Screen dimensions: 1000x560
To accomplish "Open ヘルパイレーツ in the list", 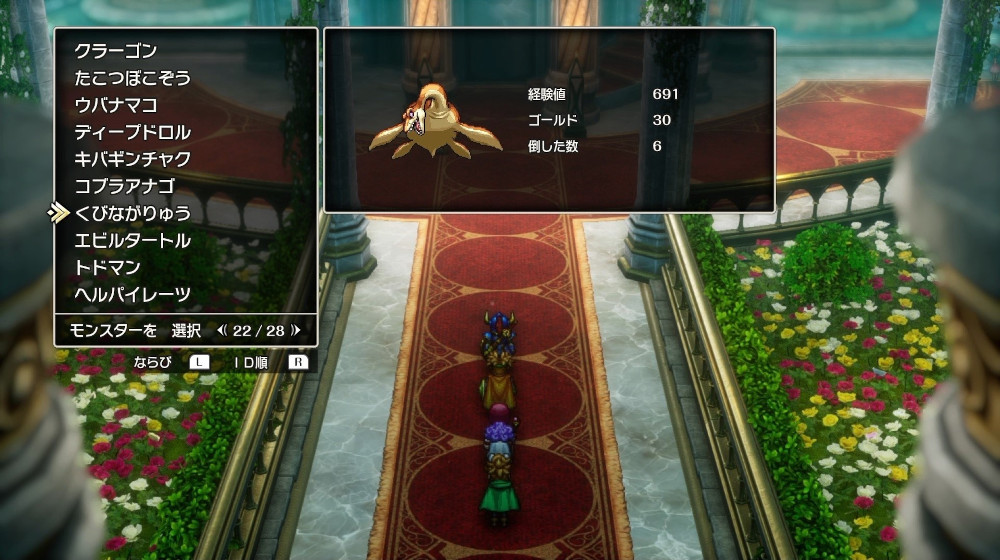I will click(132, 294).
